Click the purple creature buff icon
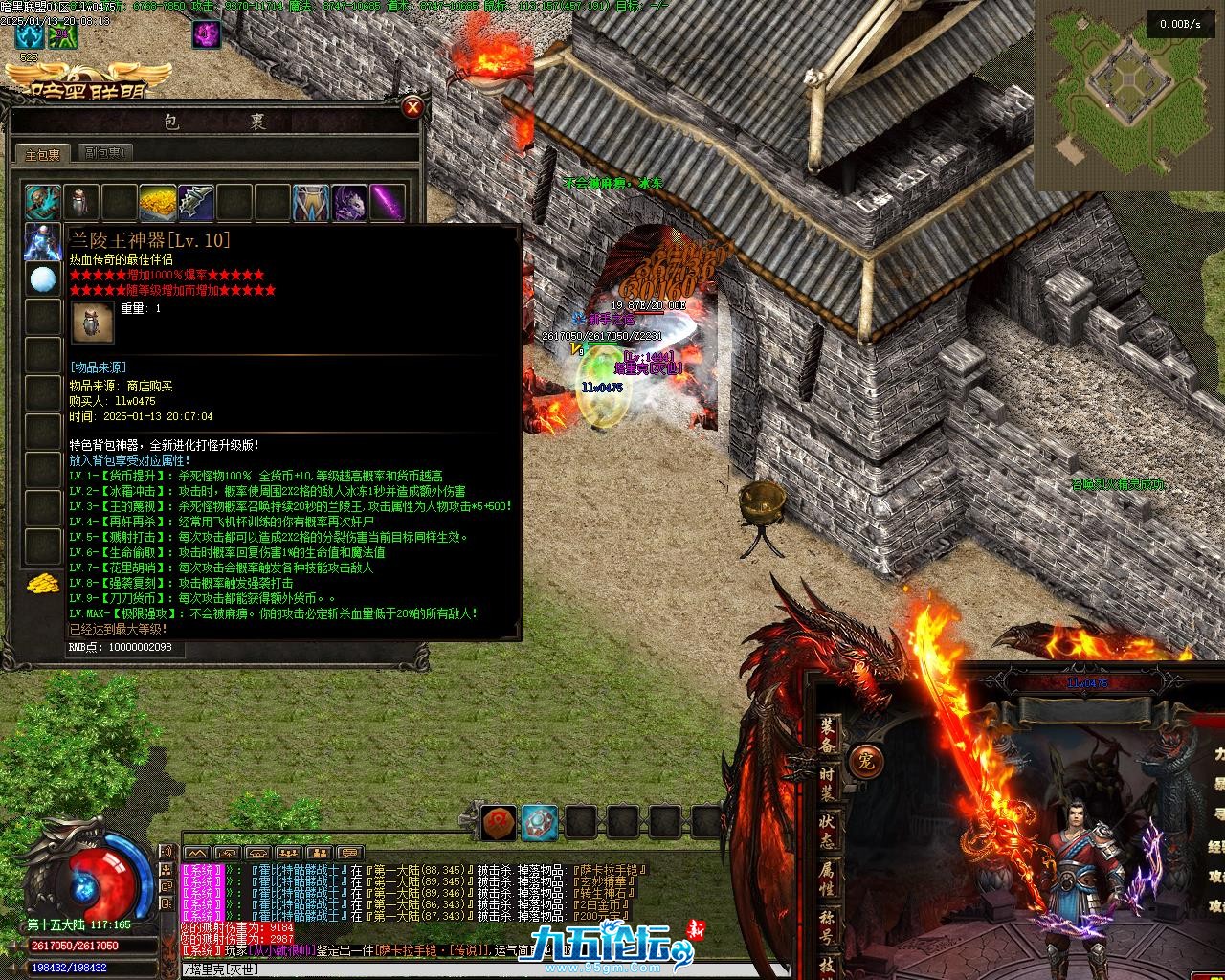 pyautogui.click(x=207, y=34)
